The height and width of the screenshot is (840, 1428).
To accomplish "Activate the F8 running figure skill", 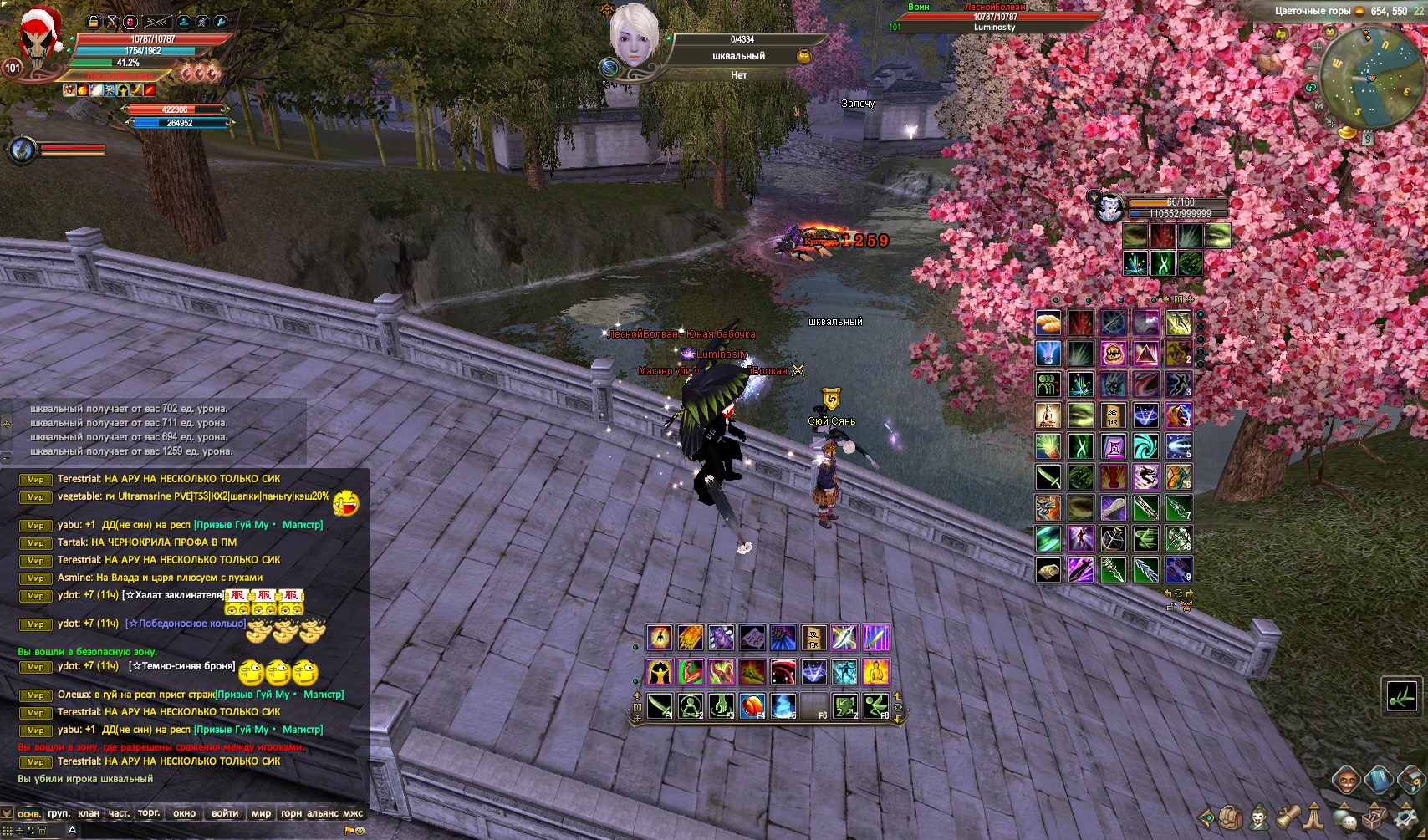I will pos(876,706).
